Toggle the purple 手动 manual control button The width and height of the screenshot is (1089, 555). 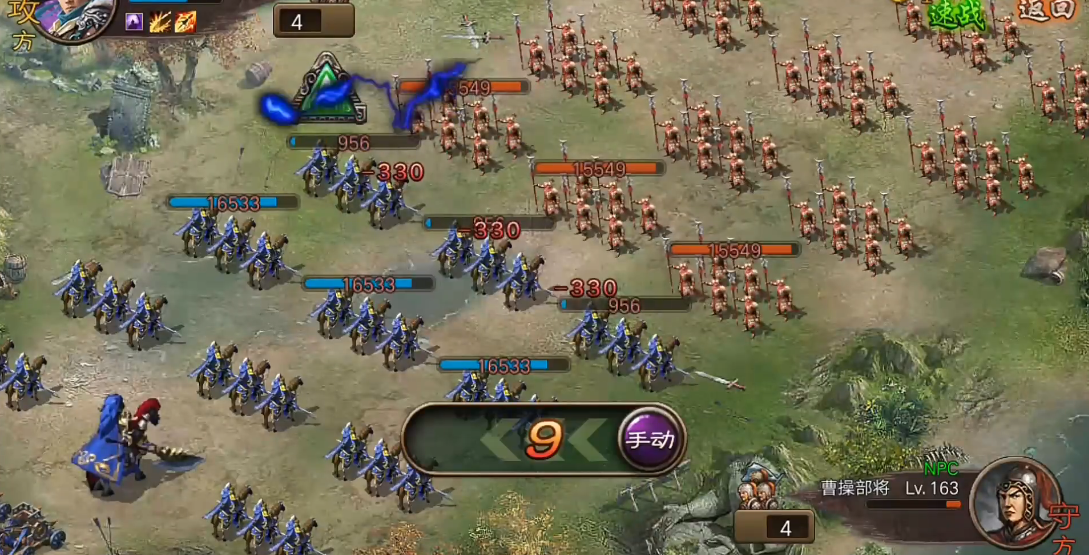(x=651, y=438)
